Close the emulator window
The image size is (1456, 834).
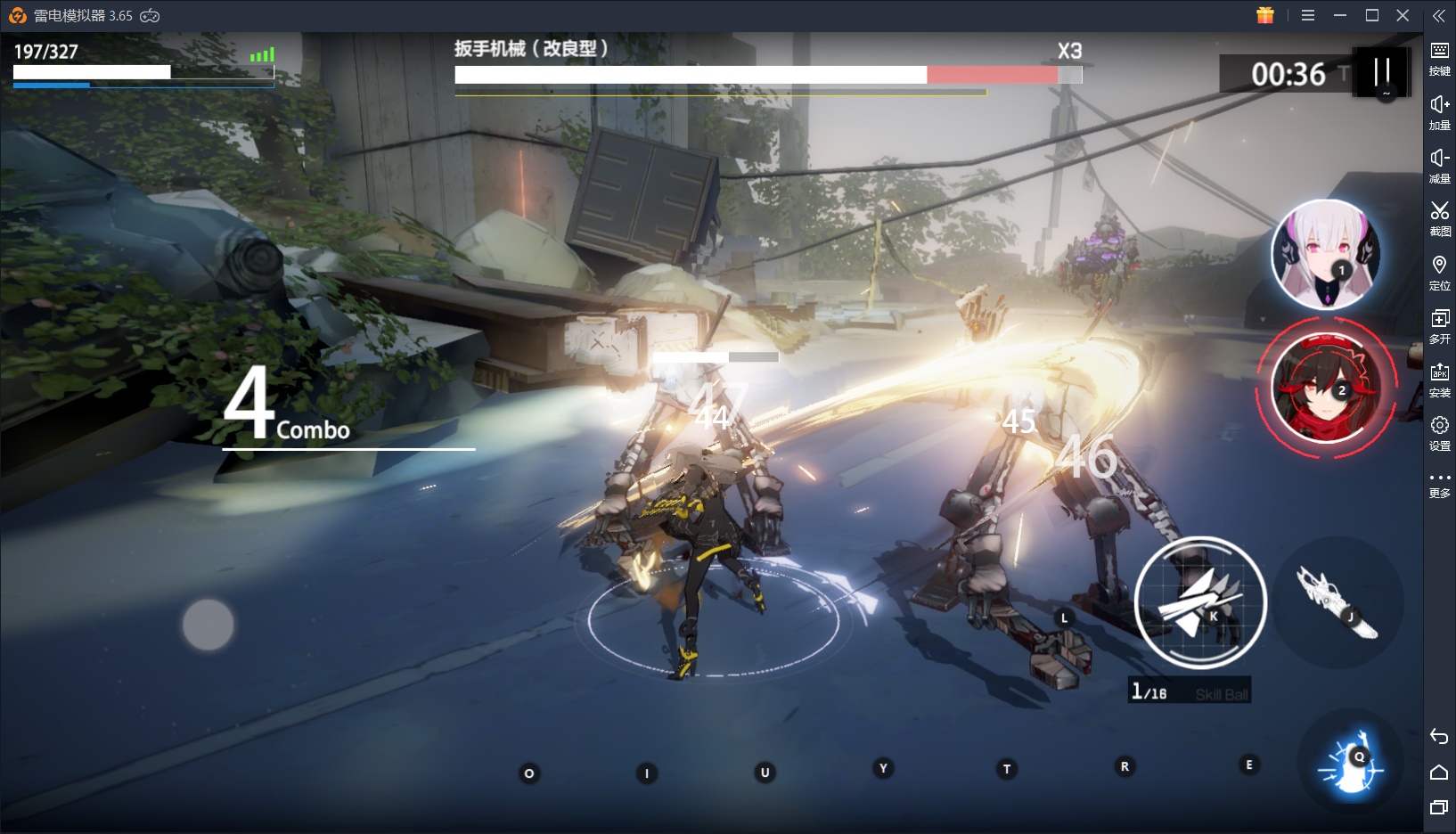(1403, 15)
